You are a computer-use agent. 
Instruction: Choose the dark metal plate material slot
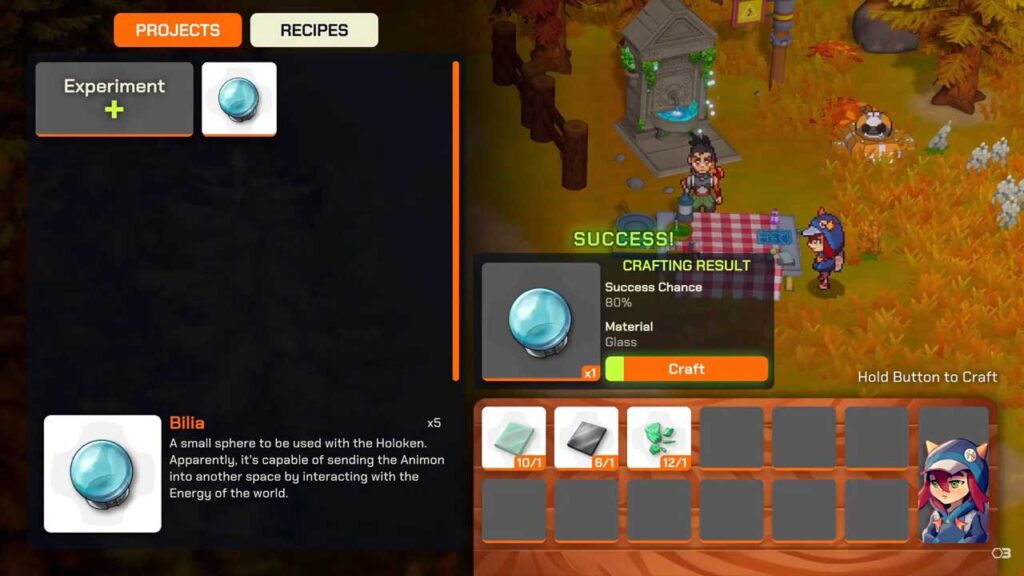(x=586, y=437)
